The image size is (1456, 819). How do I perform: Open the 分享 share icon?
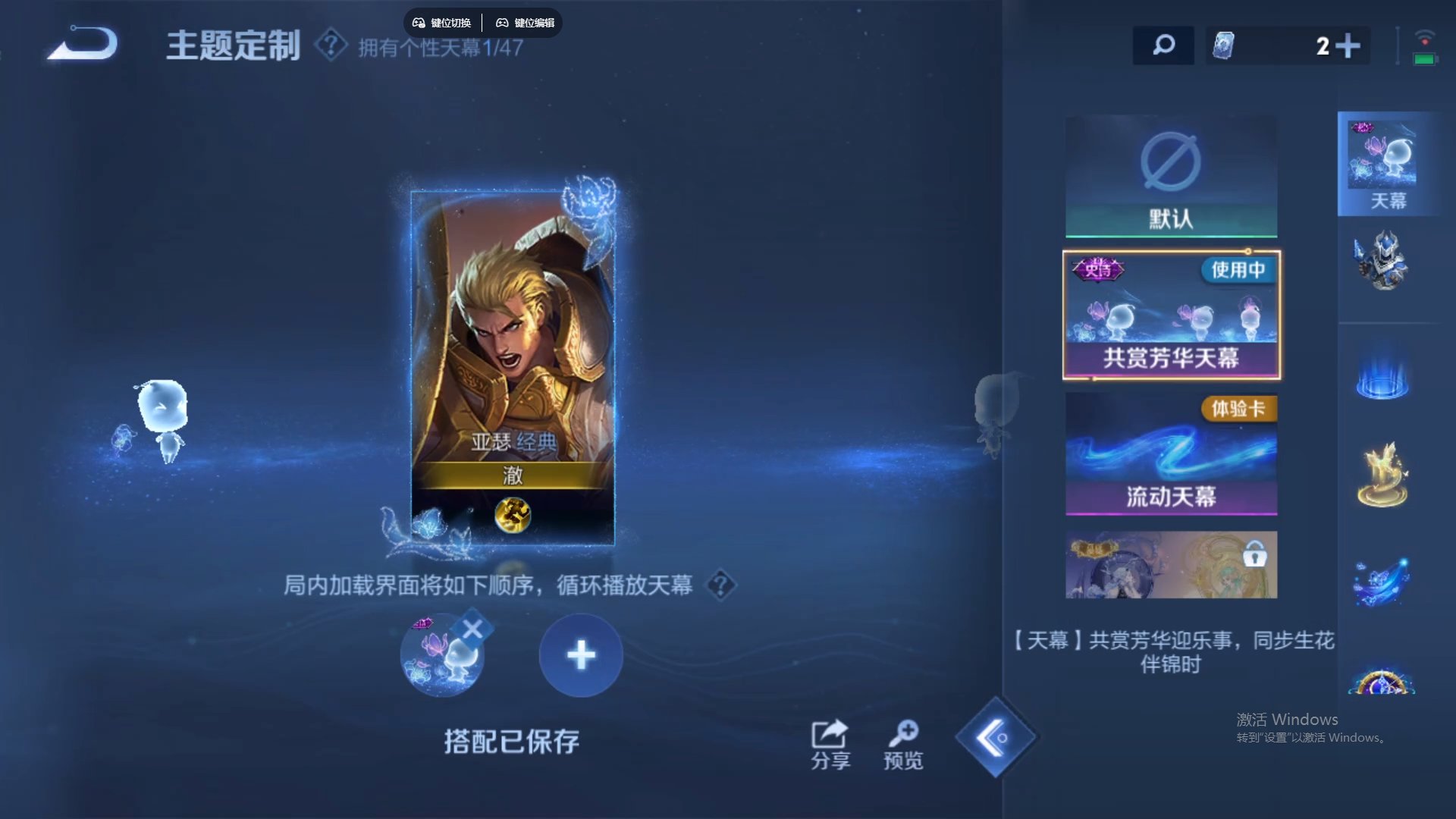tap(830, 743)
